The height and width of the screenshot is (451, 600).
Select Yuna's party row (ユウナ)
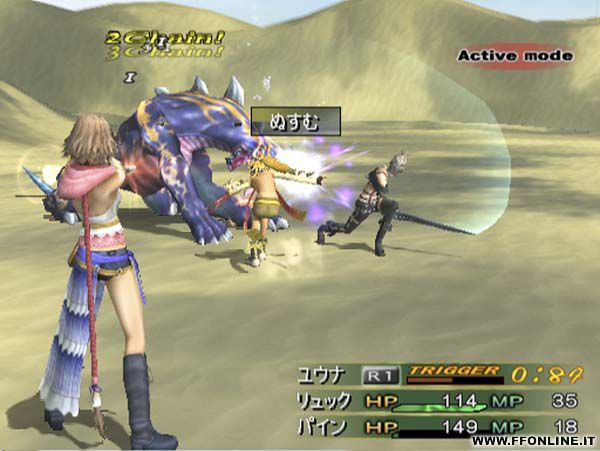click(322, 375)
